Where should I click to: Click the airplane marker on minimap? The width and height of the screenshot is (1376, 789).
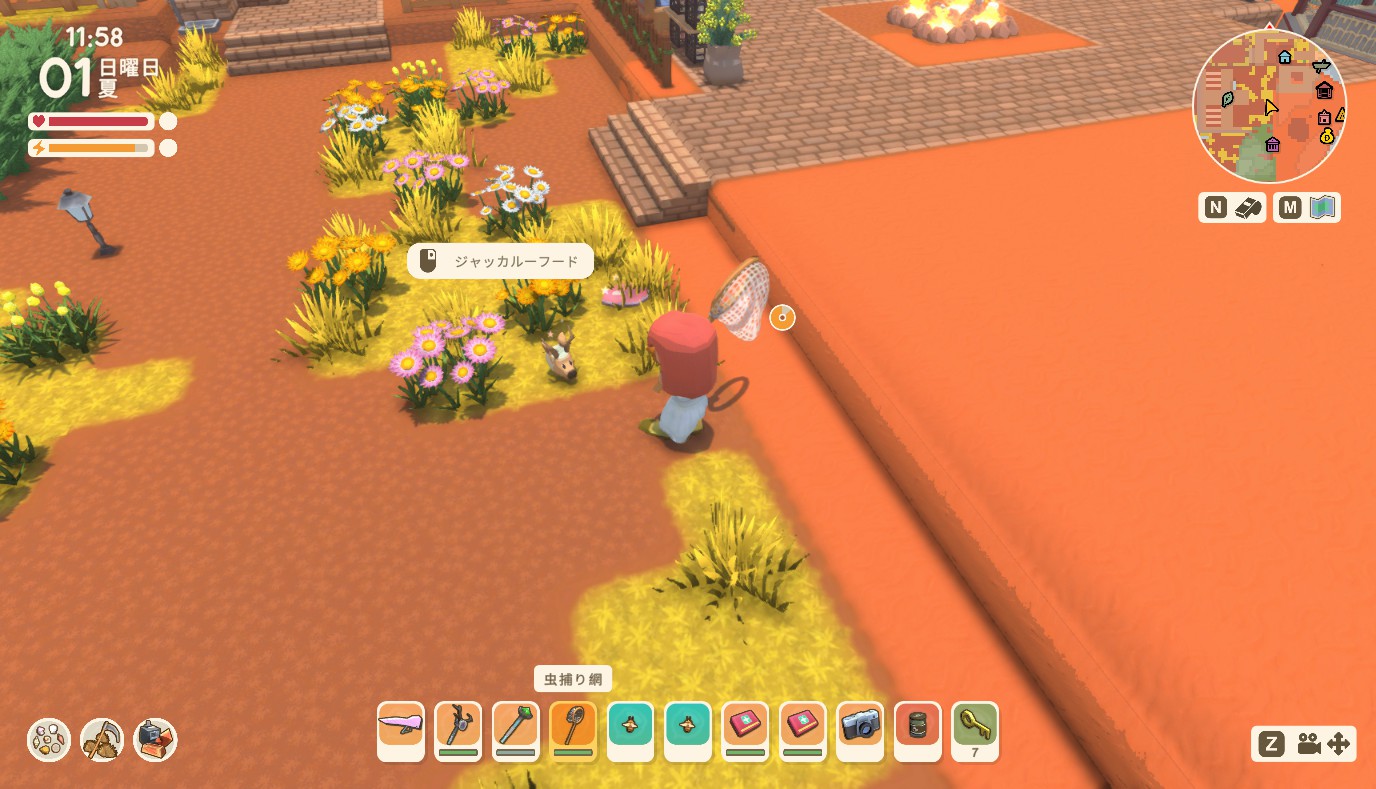point(1322,66)
